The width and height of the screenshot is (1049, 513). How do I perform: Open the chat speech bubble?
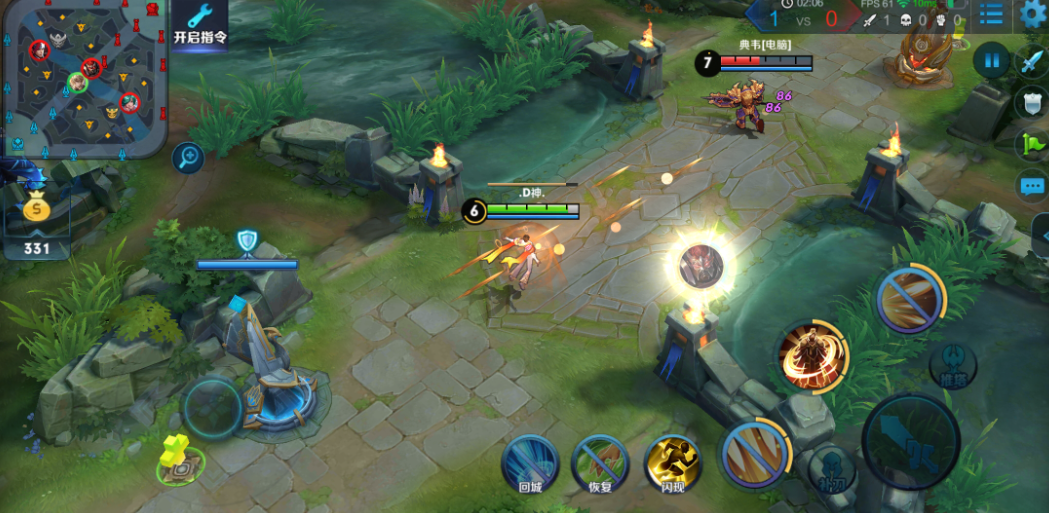[x=1031, y=187]
